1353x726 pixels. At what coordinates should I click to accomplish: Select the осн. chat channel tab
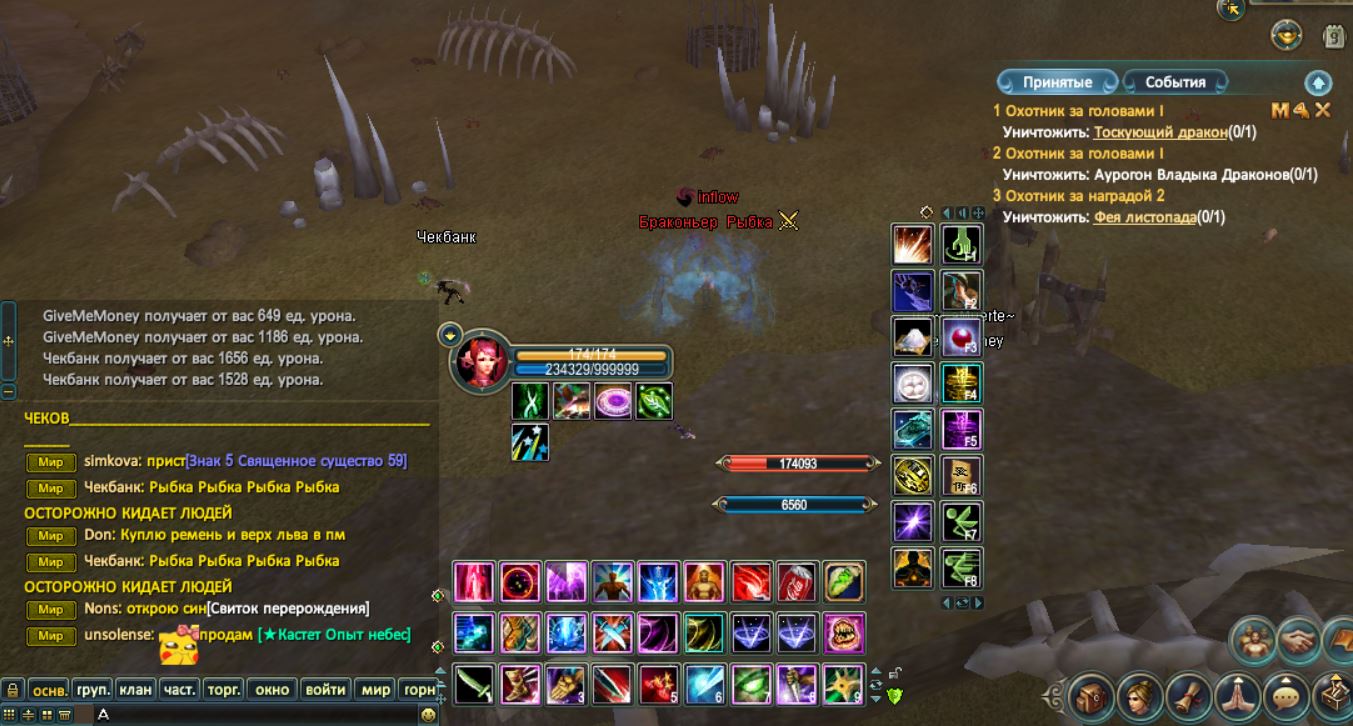tap(49, 690)
